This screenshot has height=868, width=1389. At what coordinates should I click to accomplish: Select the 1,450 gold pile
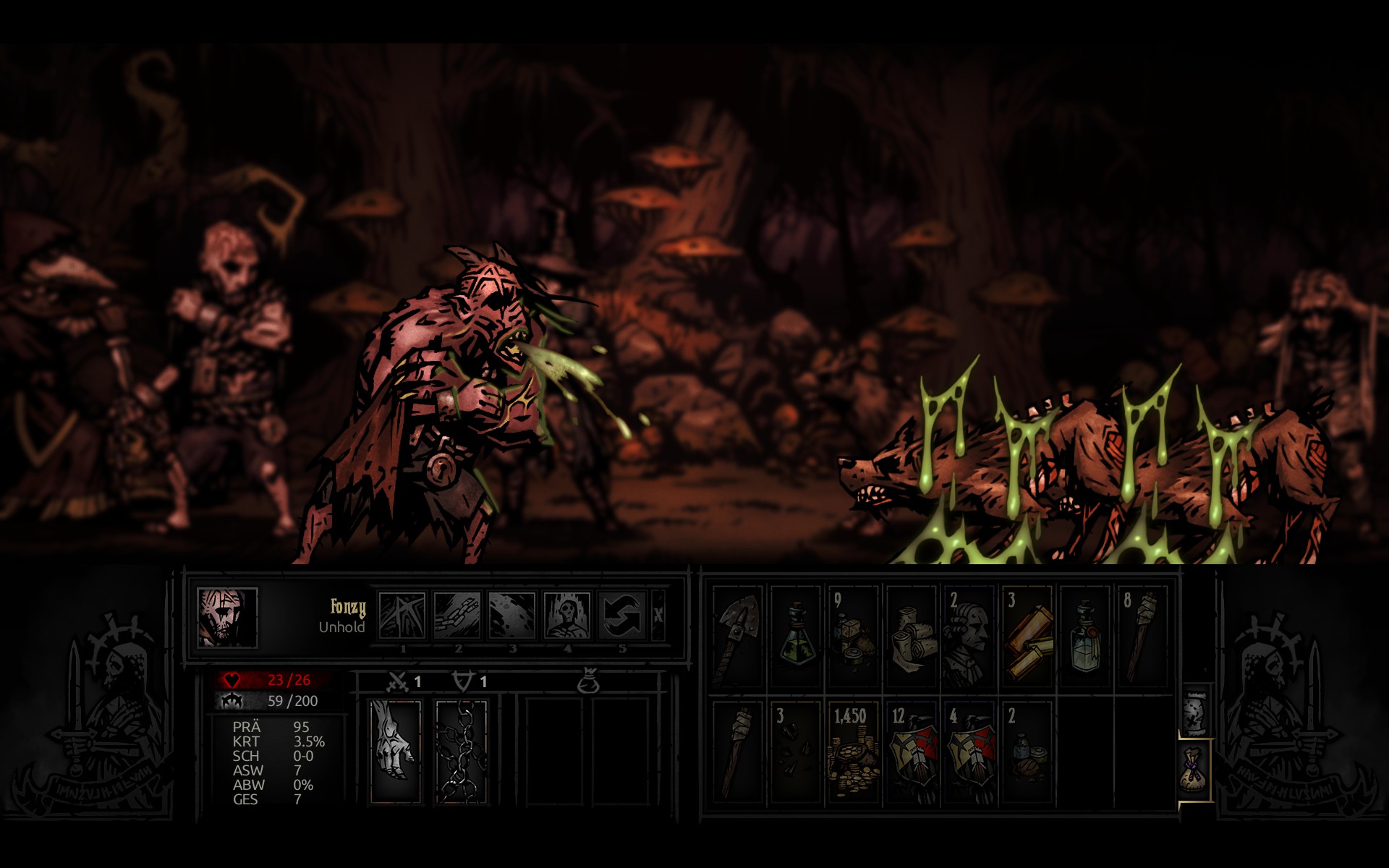click(x=854, y=752)
